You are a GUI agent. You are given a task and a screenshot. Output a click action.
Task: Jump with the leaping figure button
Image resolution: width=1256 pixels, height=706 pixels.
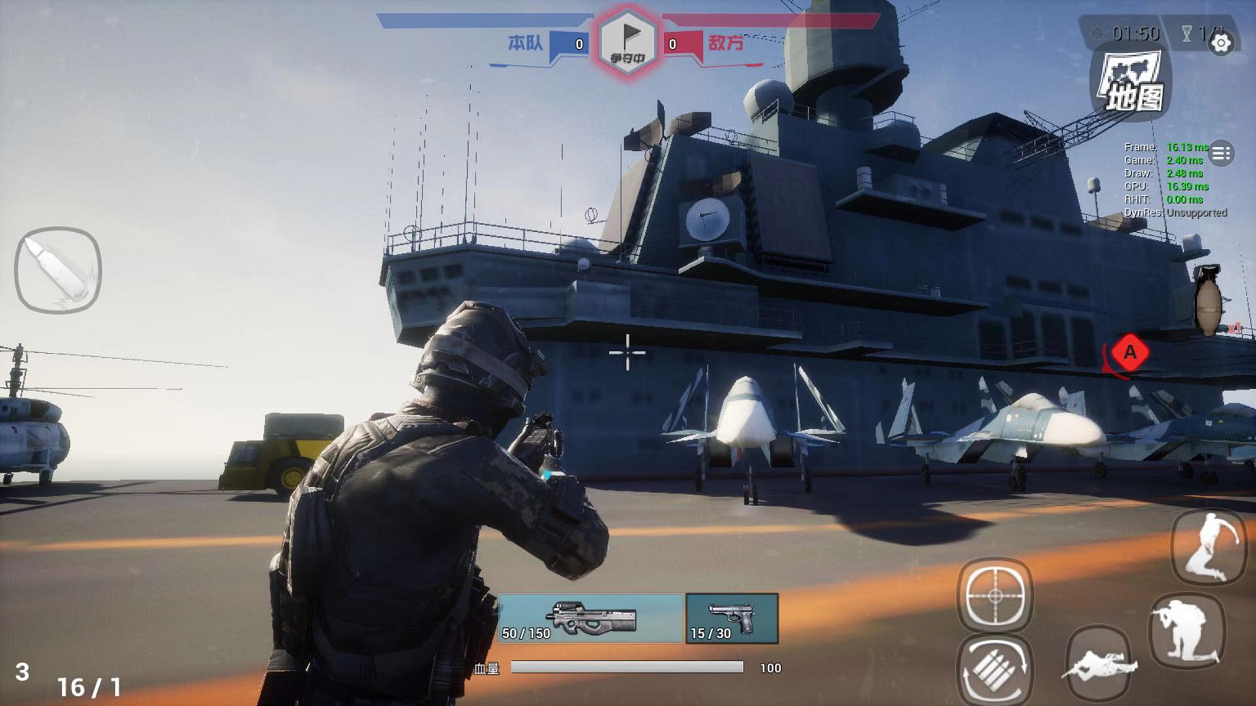[x=1208, y=546]
